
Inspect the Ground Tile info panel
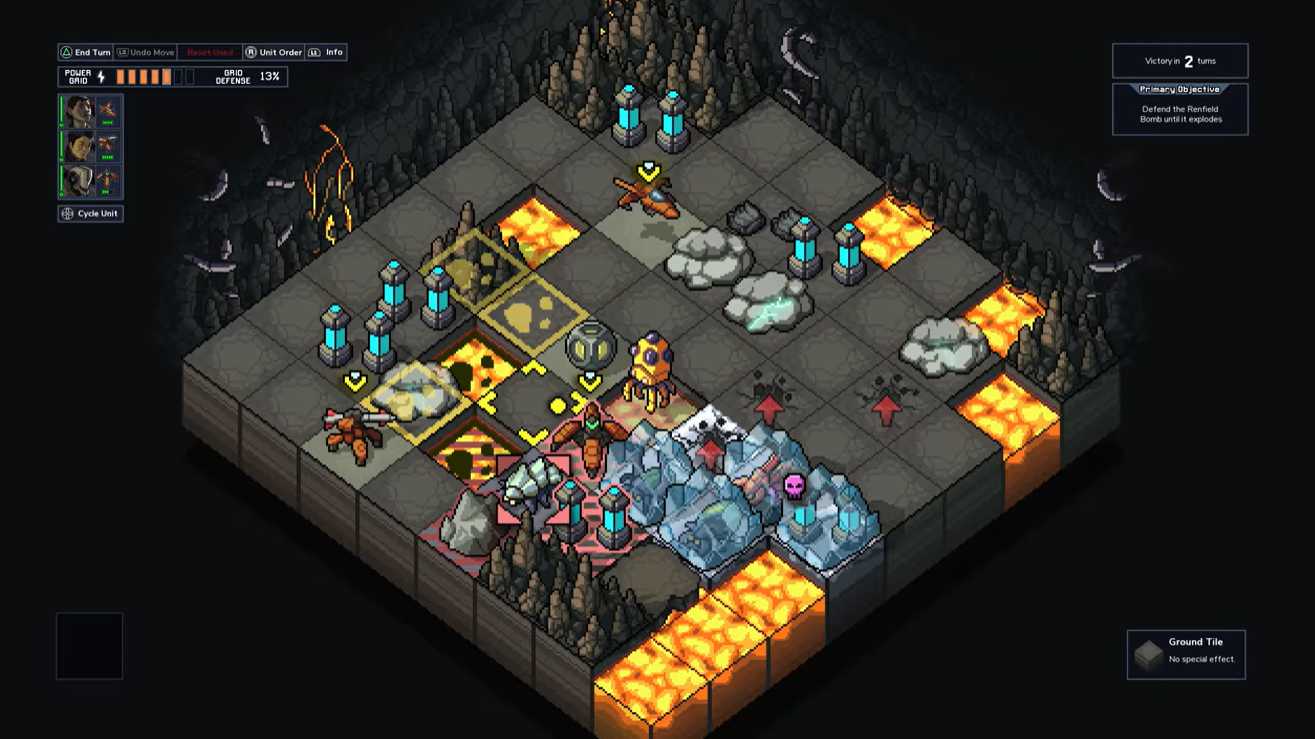1186,654
